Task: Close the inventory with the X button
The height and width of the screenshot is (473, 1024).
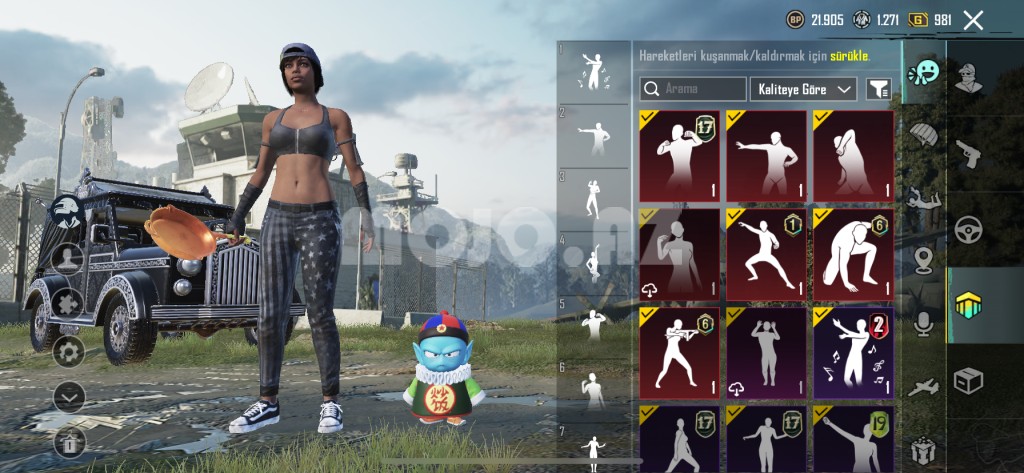Action: pyautogui.click(x=973, y=19)
